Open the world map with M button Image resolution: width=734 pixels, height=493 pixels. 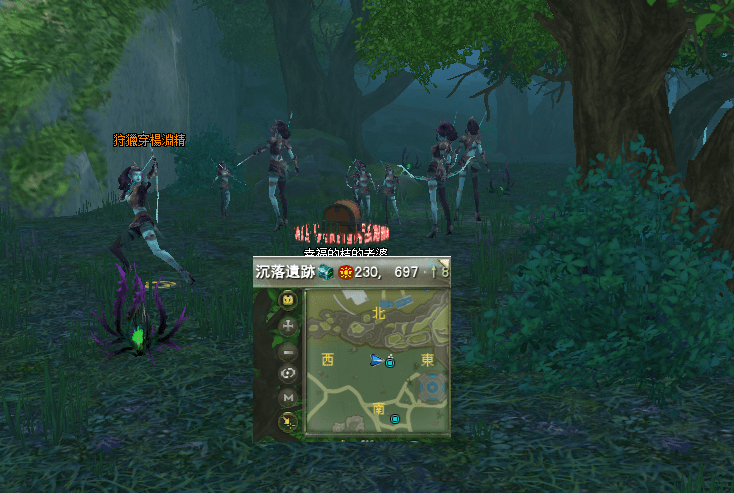(289, 398)
